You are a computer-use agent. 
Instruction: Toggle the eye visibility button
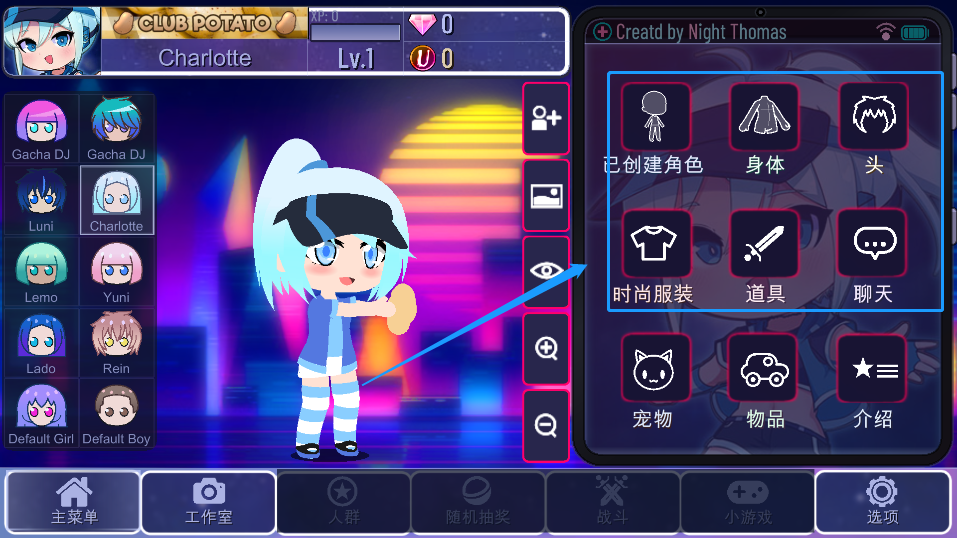click(x=546, y=271)
